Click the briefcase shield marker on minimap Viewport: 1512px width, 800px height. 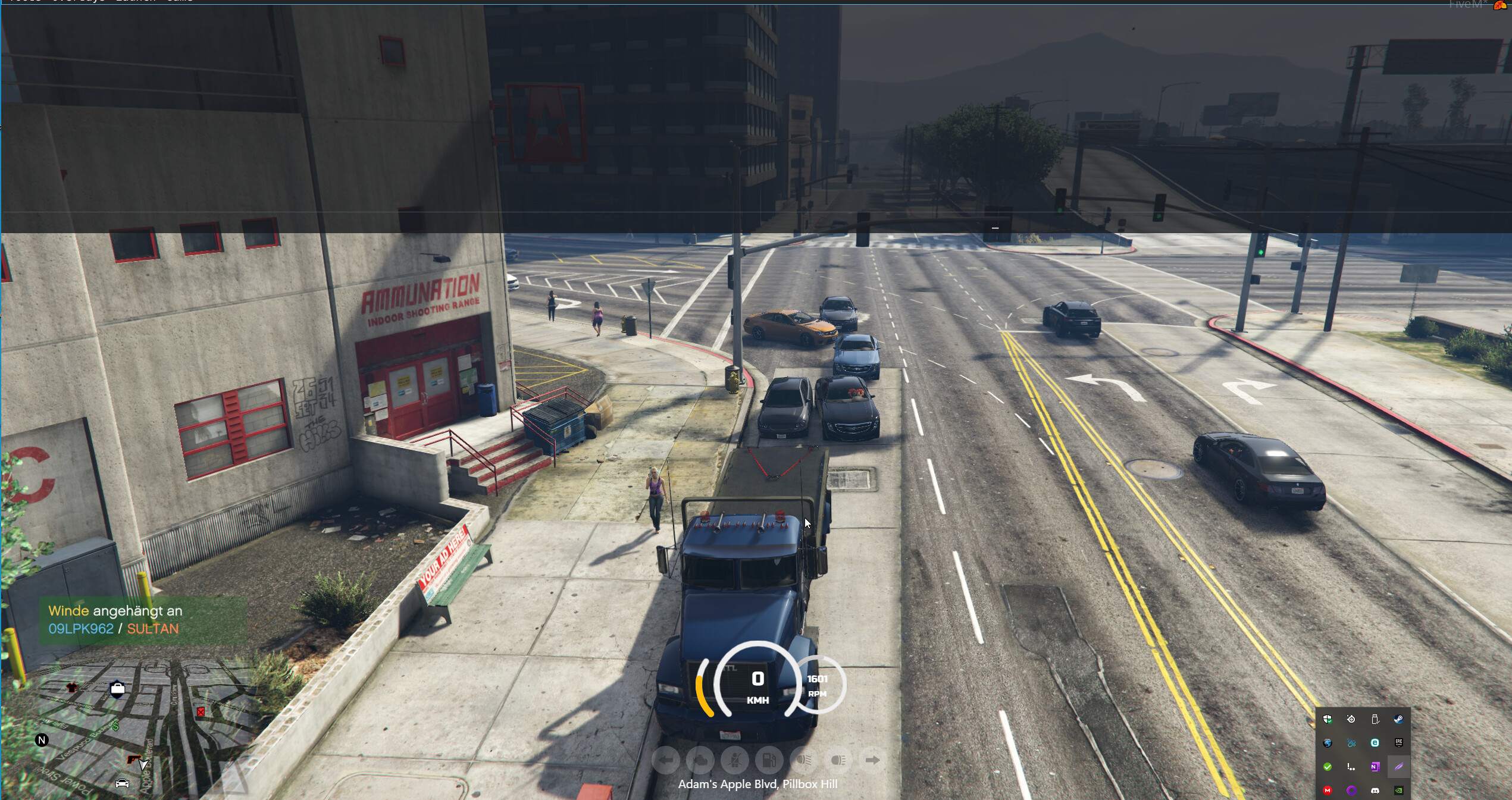click(117, 689)
